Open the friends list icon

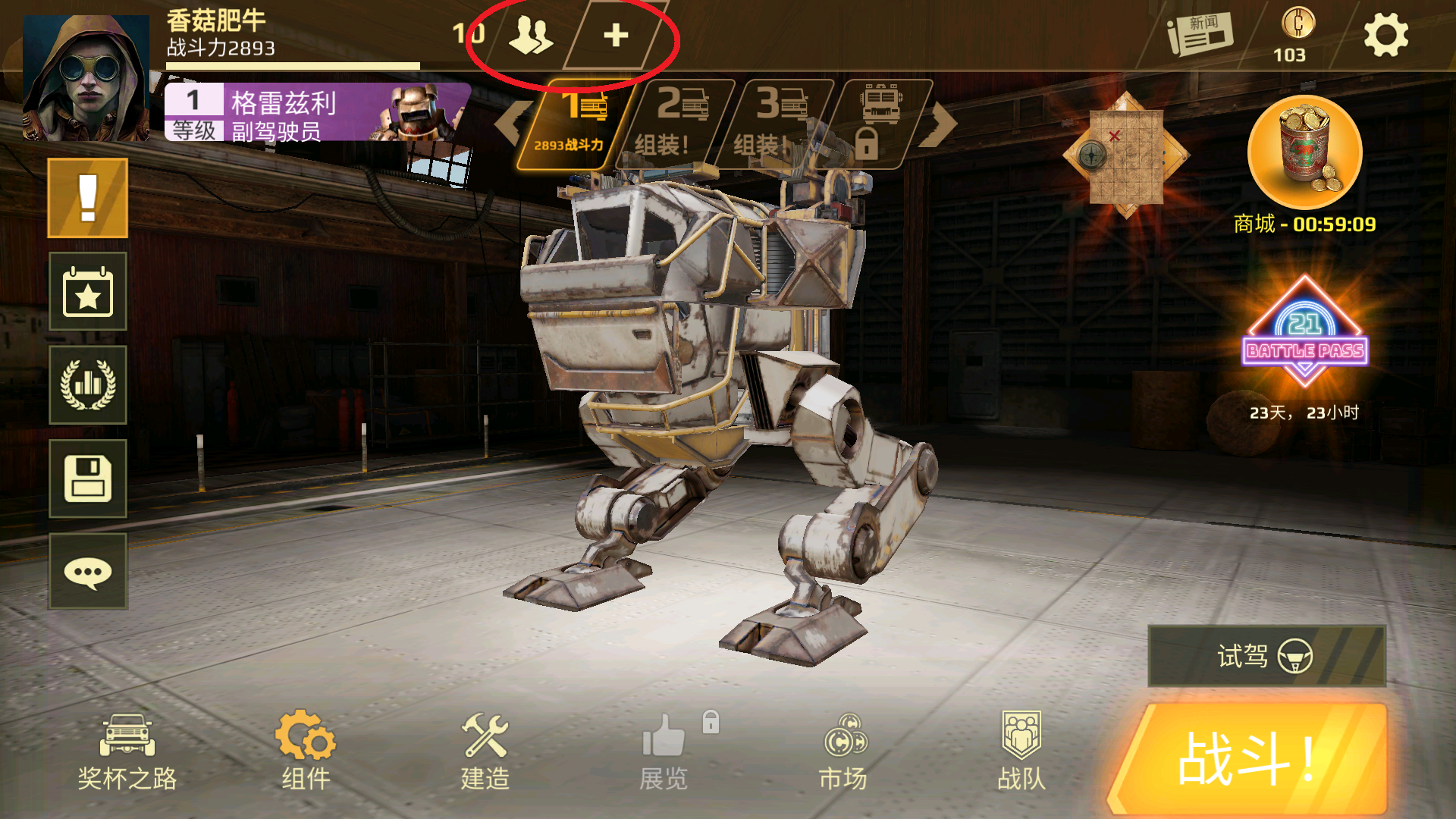(x=530, y=35)
